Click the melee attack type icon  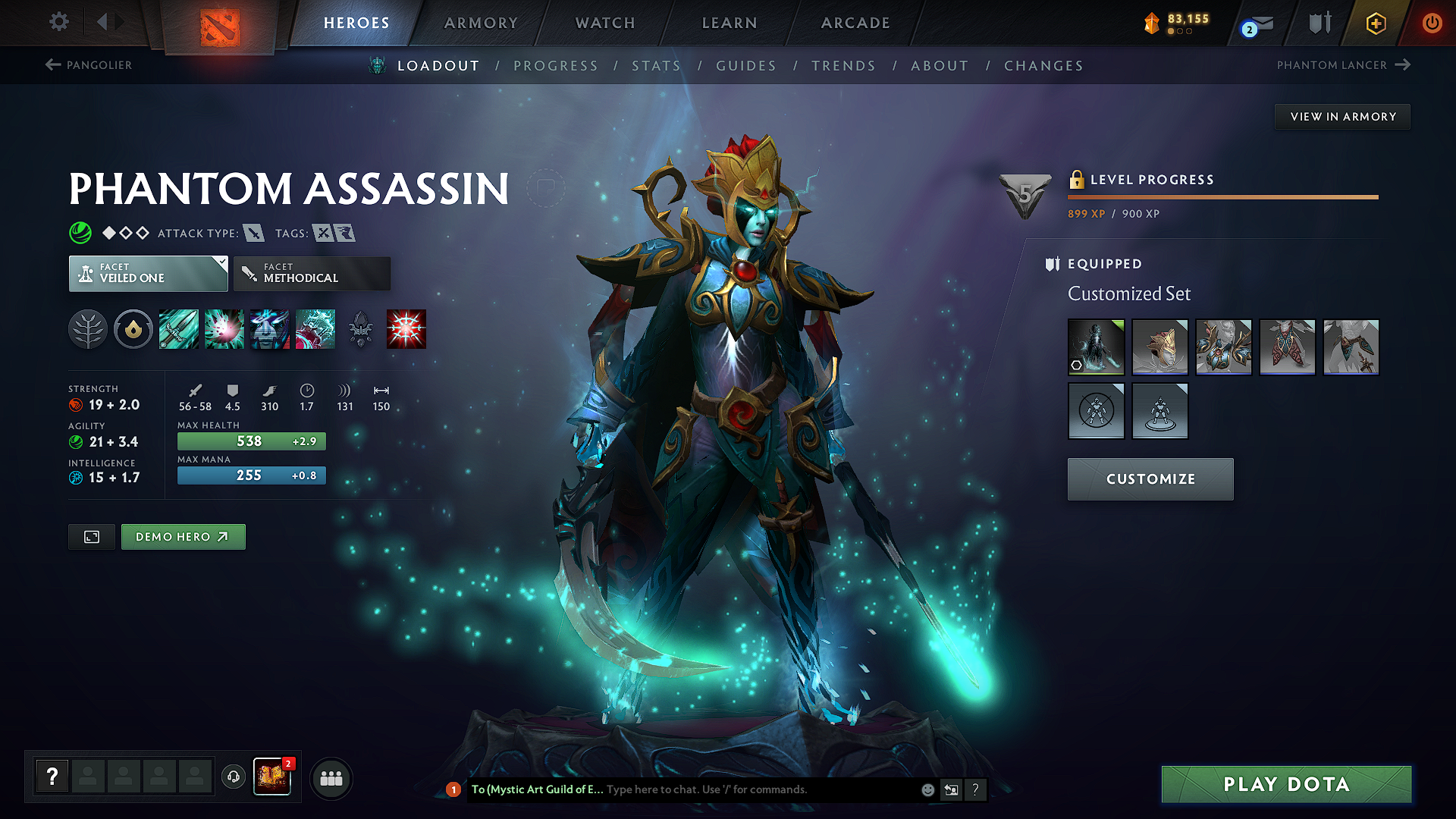click(255, 233)
